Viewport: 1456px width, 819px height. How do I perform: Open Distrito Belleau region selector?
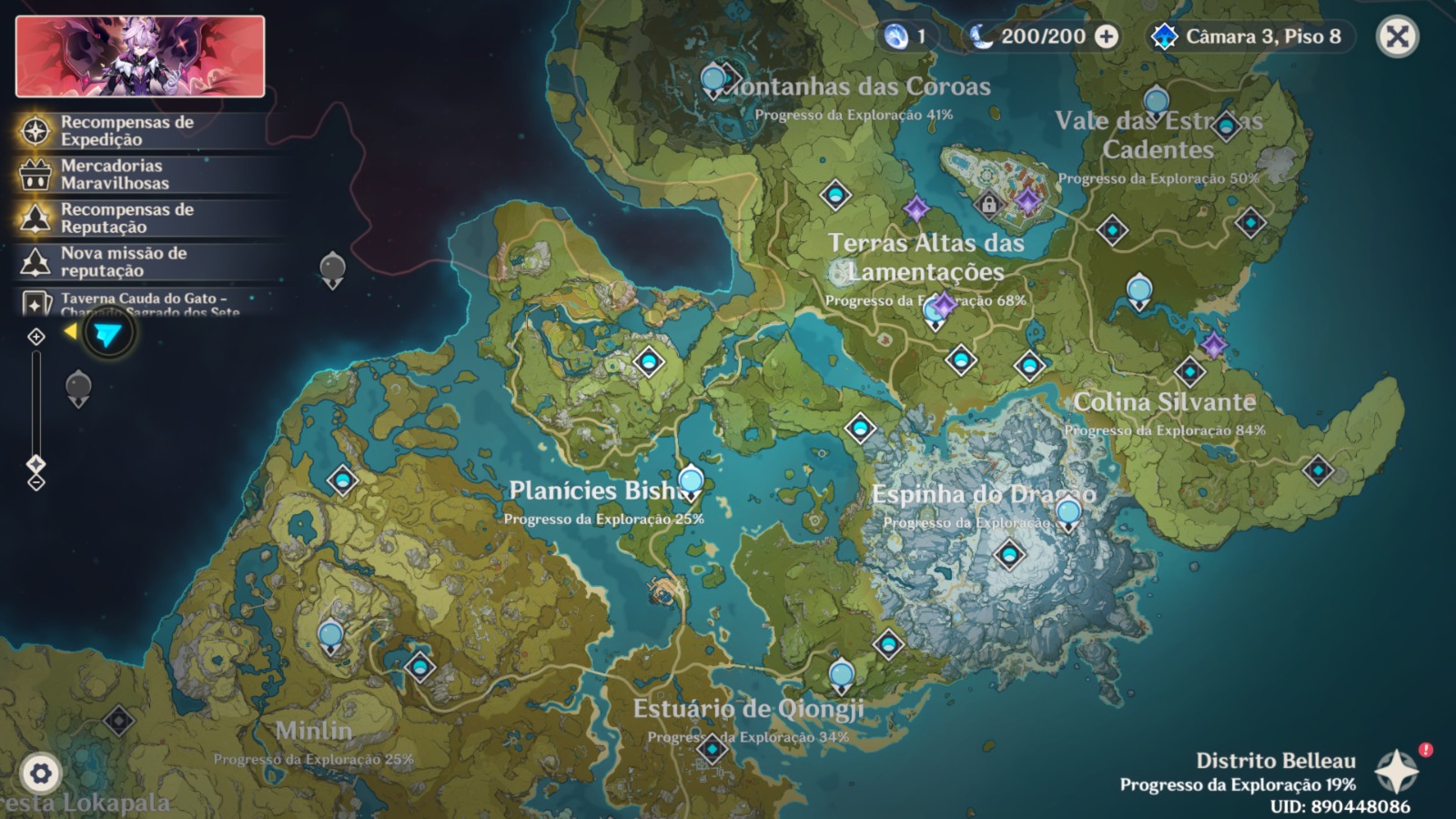[x=1396, y=772]
